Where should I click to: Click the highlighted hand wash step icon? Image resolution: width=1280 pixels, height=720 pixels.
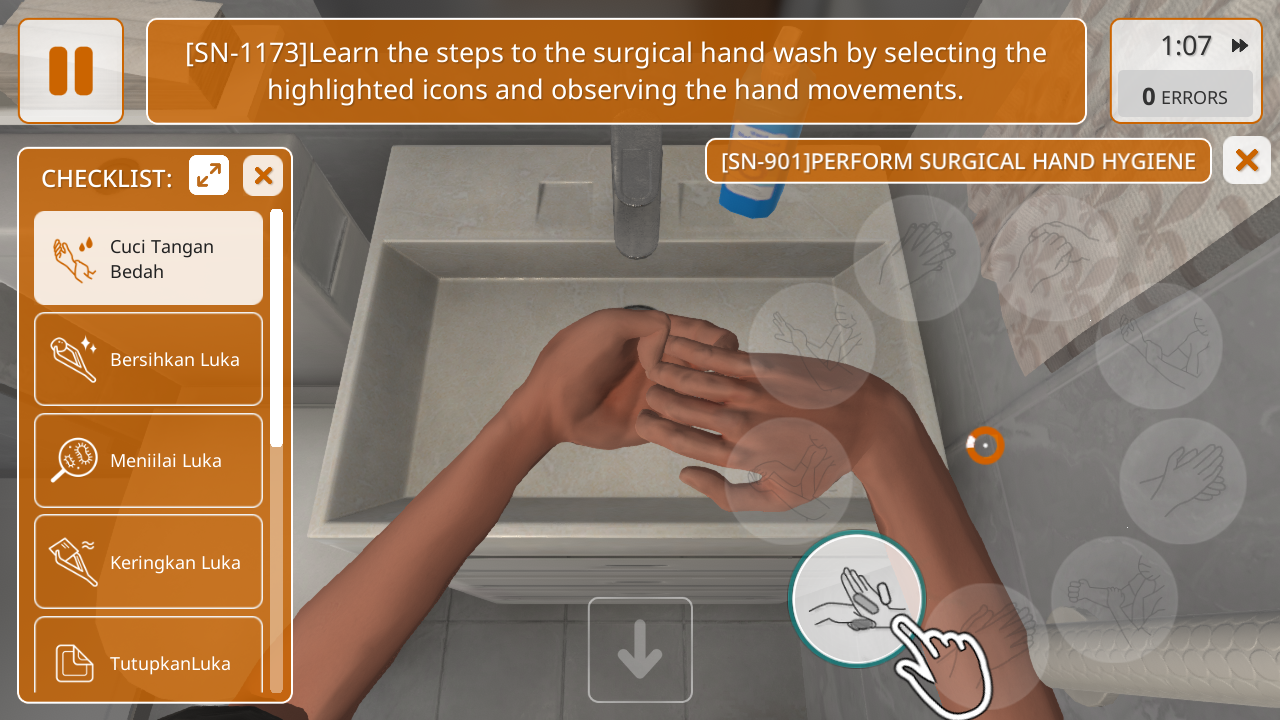point(856,598)
